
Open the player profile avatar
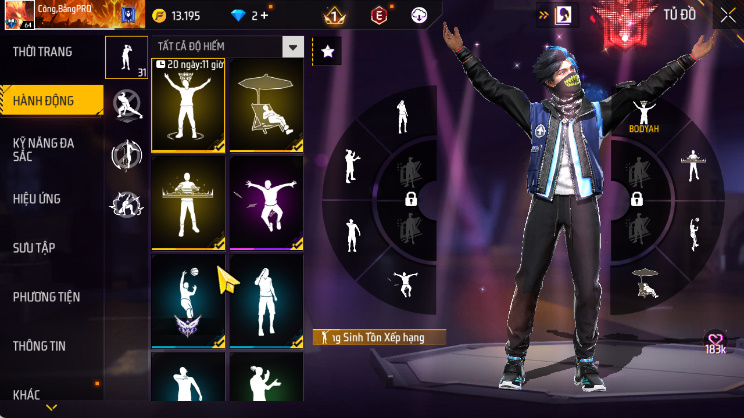(x=16, y=16)
